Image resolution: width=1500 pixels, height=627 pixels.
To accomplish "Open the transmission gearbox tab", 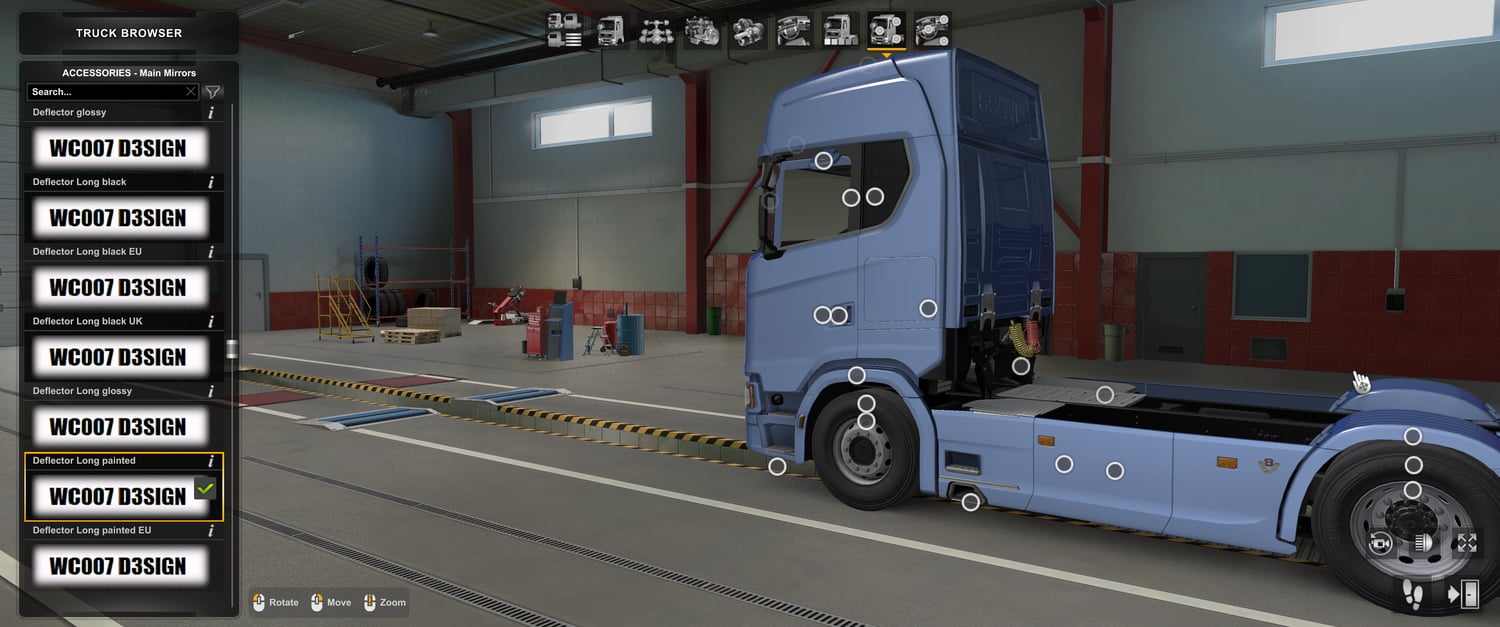I will click(x=749, y=30).
